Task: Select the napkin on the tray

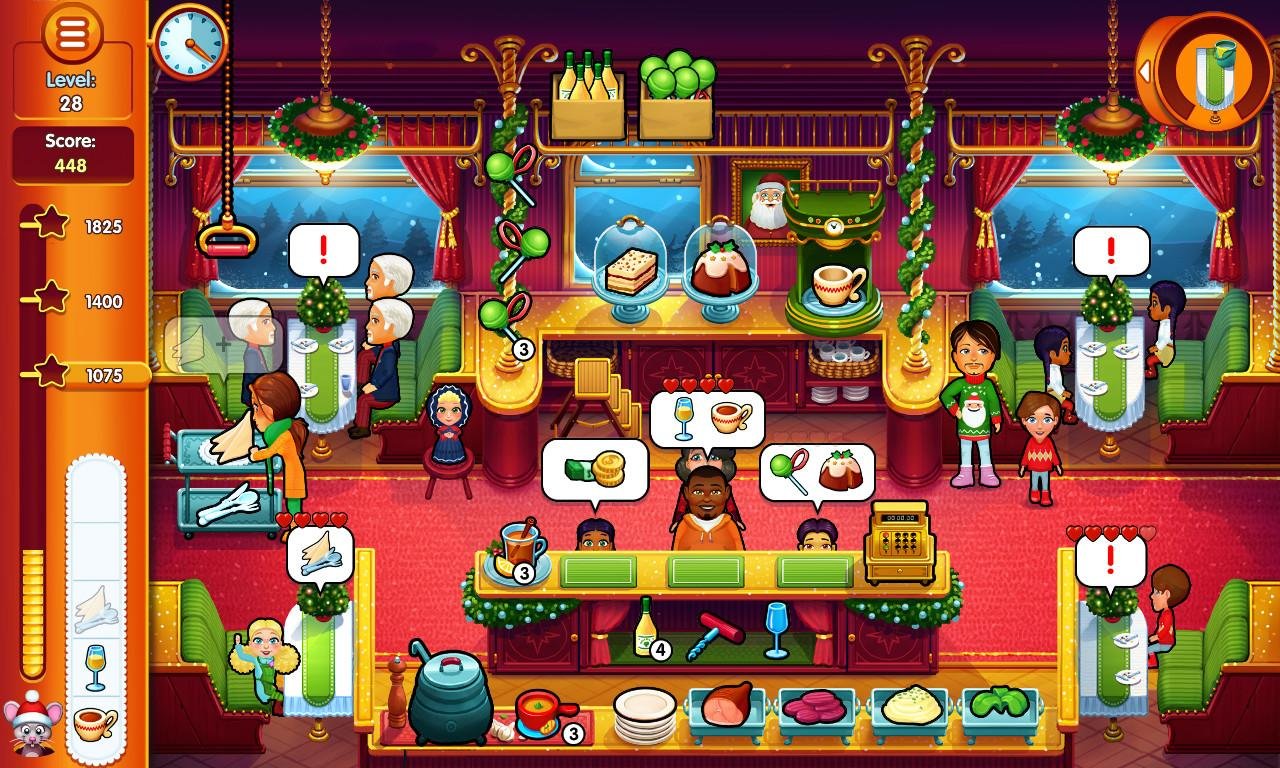Action: (x=96, y=606)
